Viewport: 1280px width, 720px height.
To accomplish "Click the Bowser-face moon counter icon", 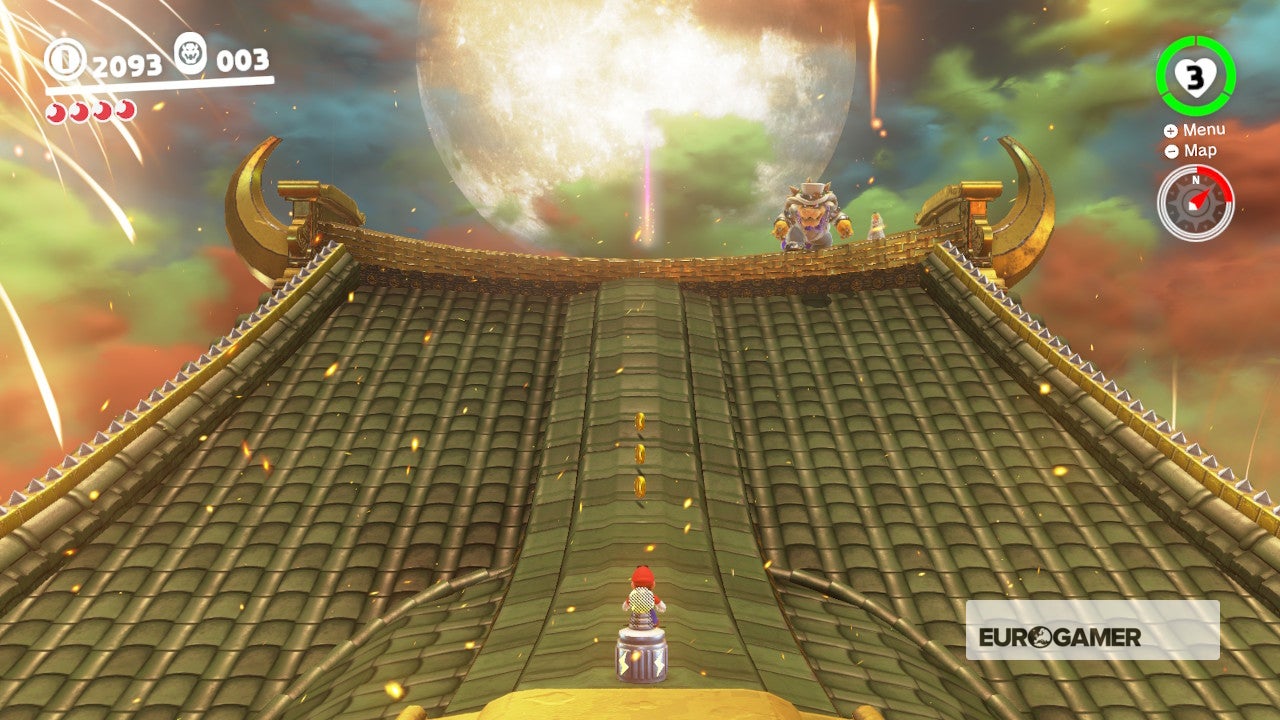I will [190, 56].
